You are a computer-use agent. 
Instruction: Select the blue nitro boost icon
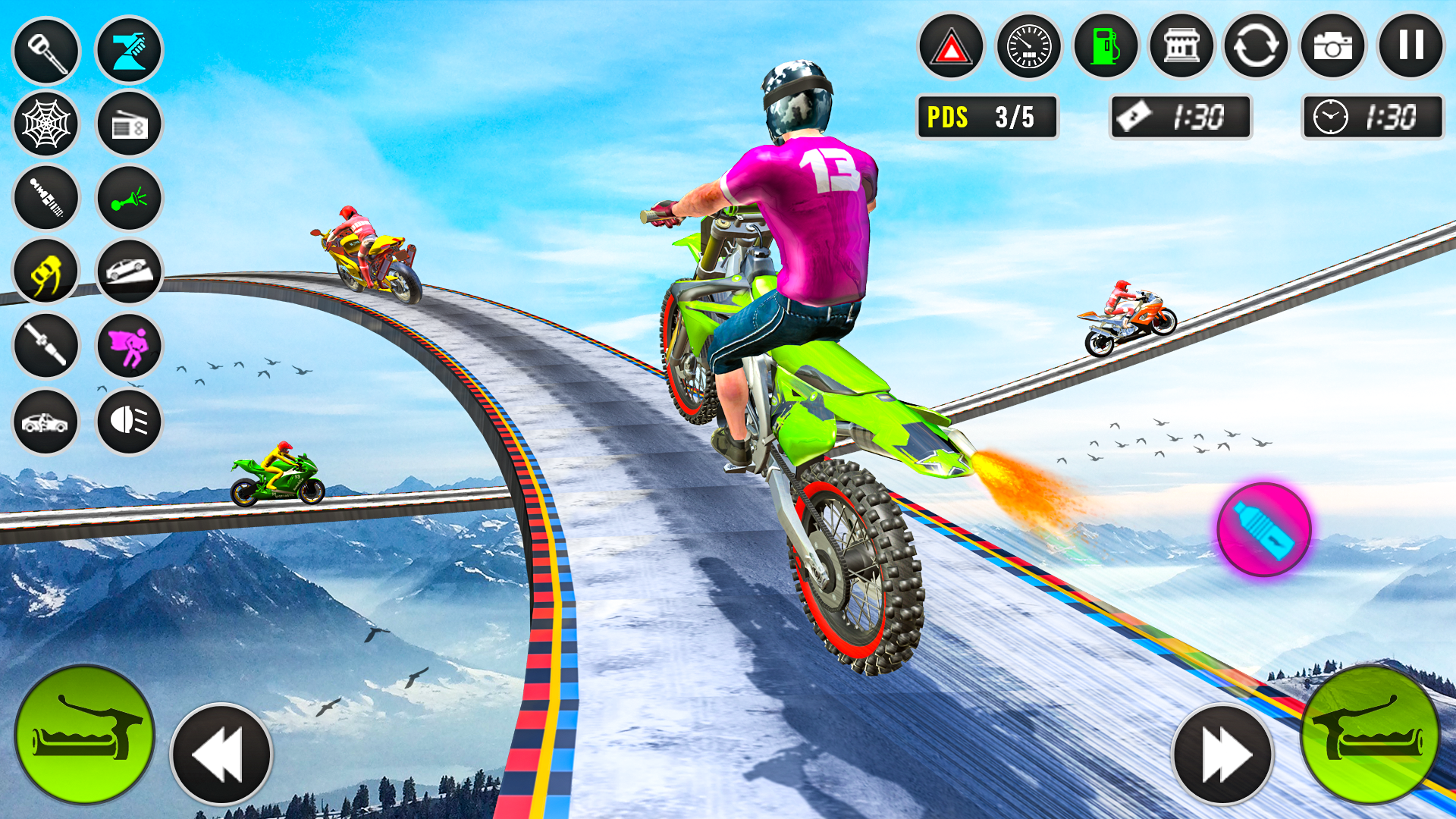pos(129,49)
